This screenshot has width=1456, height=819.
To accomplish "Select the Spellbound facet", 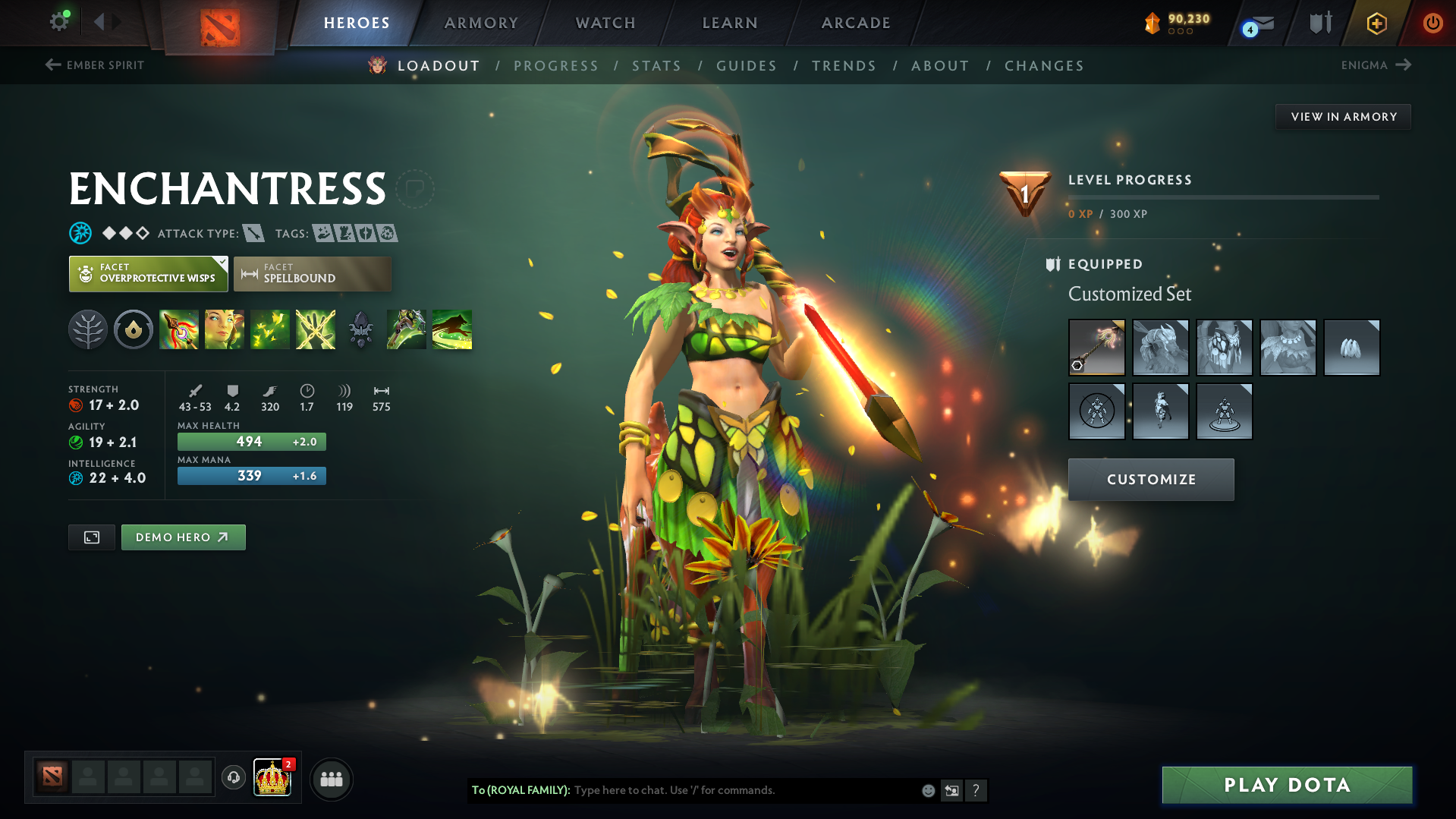I will [x=312, y=274].
